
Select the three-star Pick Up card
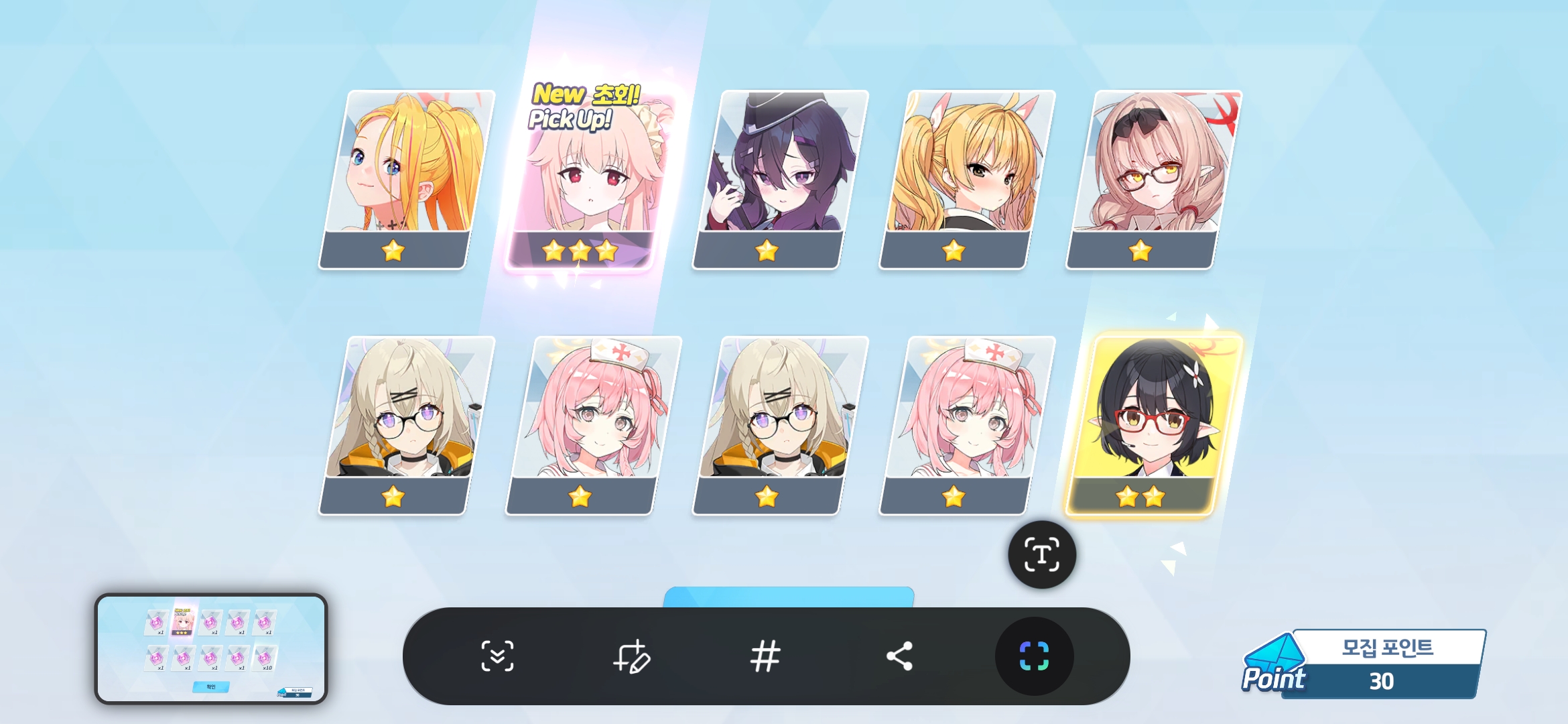point(583,181)
